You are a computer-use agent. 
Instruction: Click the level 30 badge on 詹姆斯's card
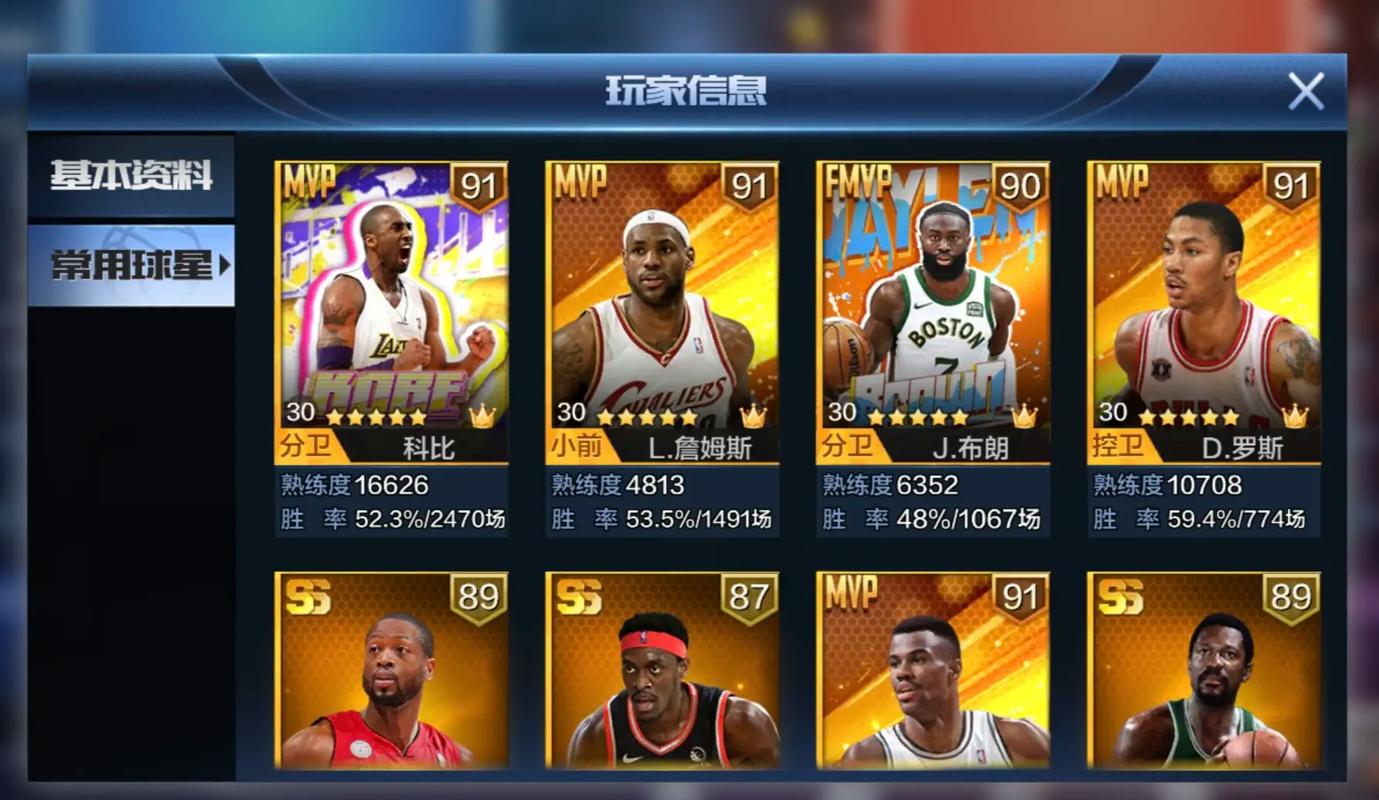click(569, 410)
